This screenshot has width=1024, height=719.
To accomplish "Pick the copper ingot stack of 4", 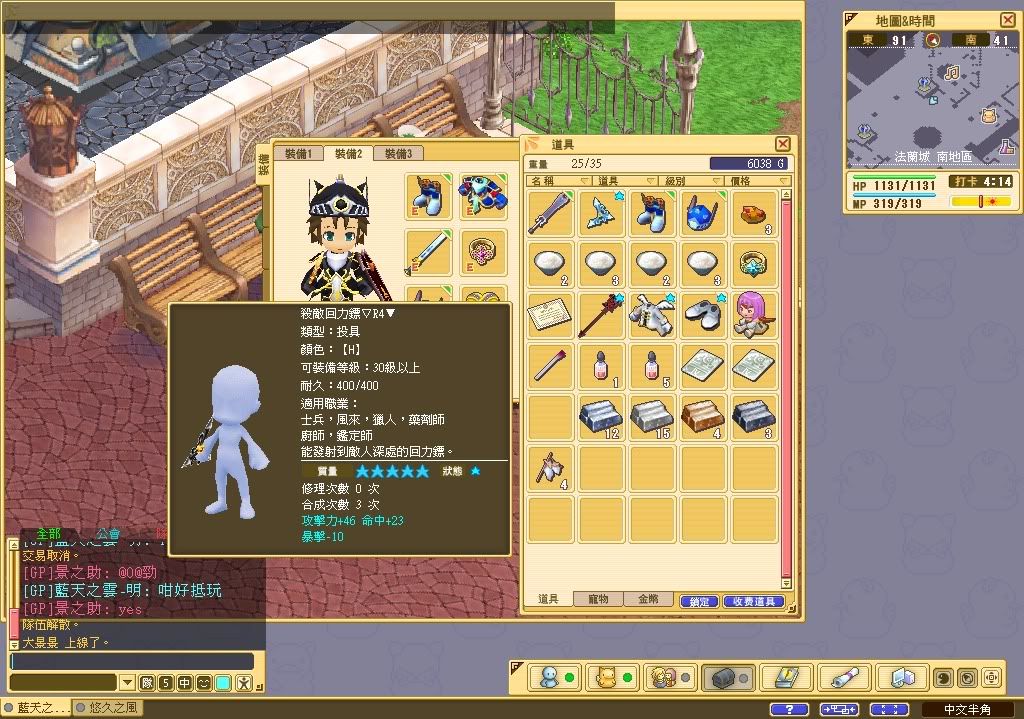I will coord(702,417).
